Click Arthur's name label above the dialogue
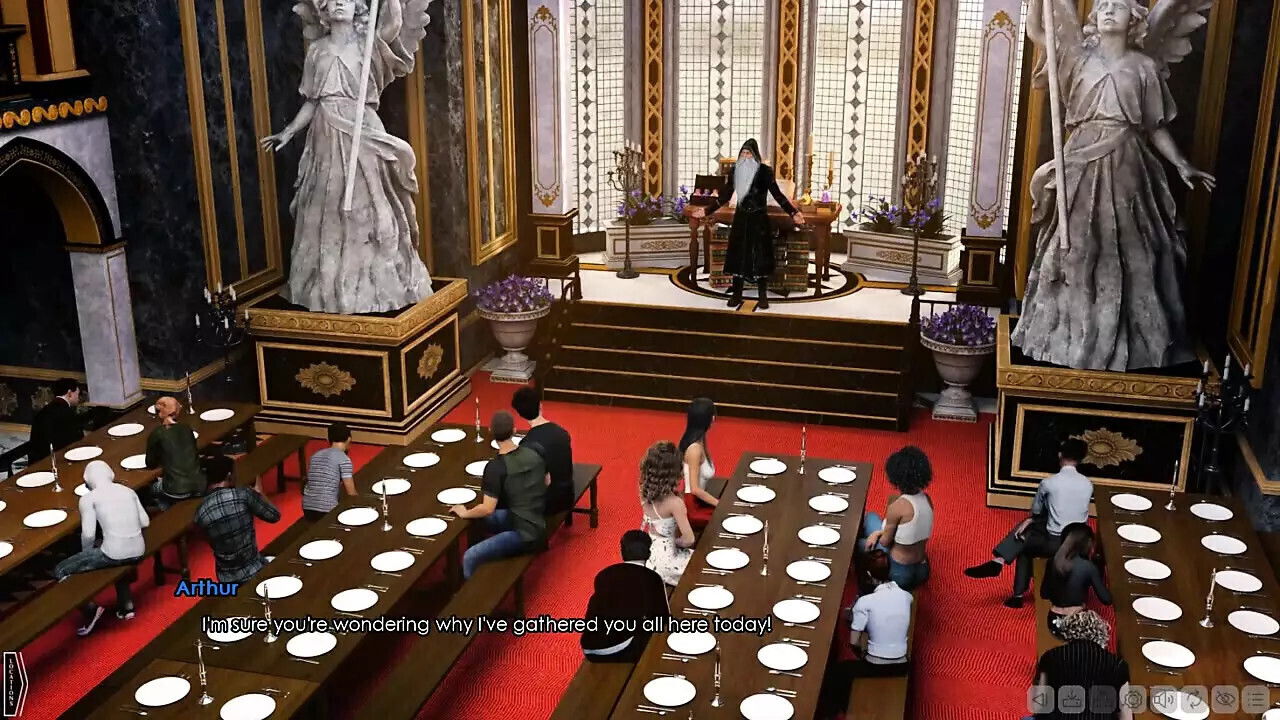The image size is (1280, 720). [x=207, y=590]
